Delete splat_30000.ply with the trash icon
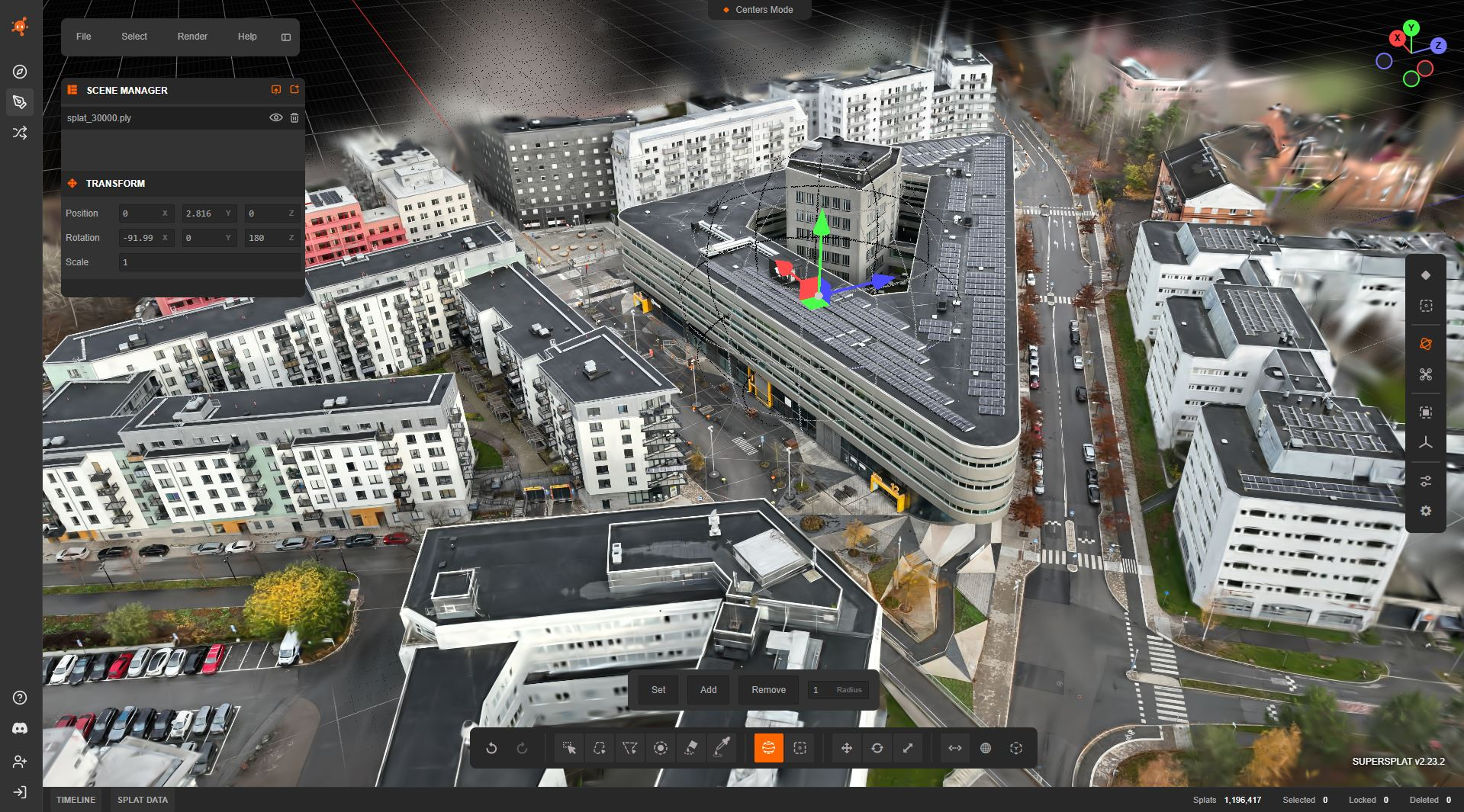Viewport: 1464px width, 812px height. pos(294,117)
